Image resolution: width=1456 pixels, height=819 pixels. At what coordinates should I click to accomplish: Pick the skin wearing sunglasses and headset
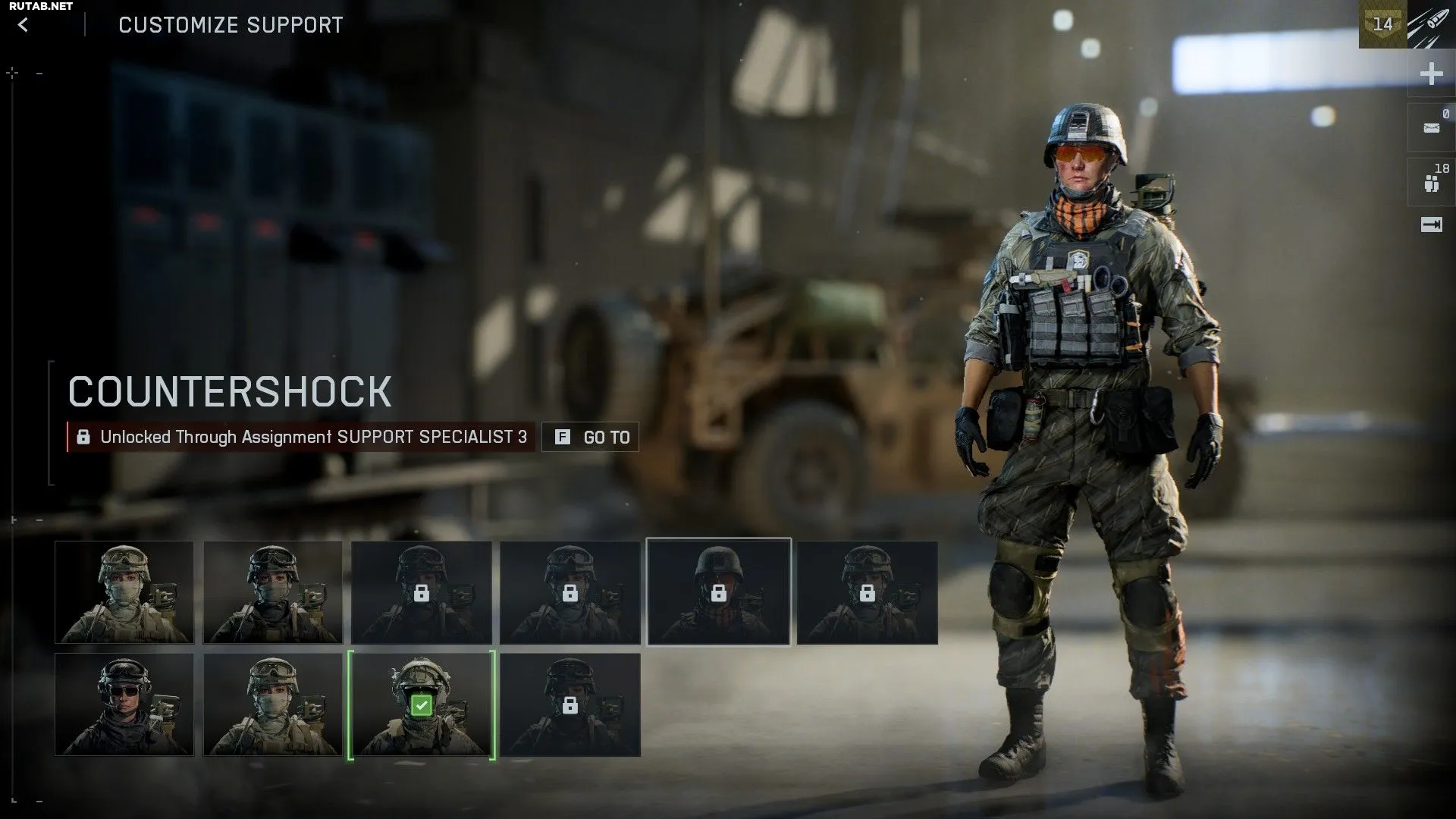pyautogui.click(x=124, y=705)
